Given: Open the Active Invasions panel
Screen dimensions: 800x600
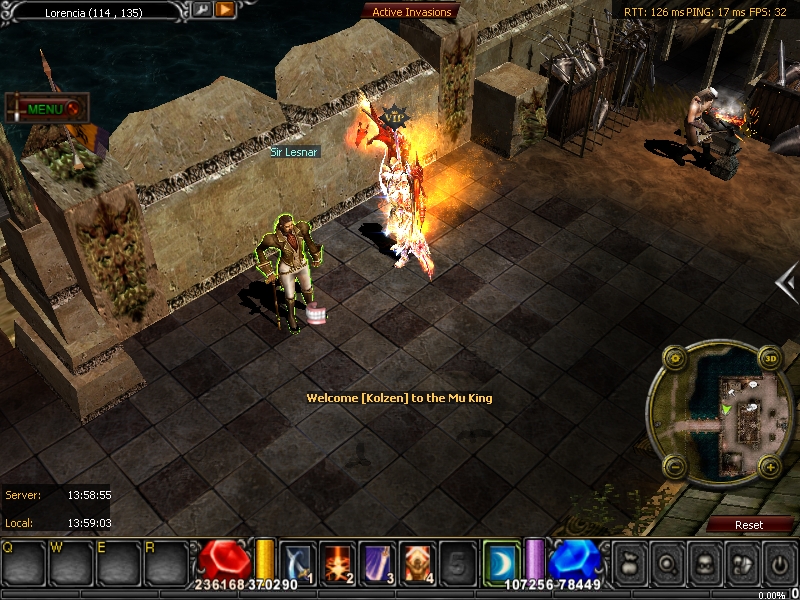Looking at the screenshot, I should tap(412, 12).
